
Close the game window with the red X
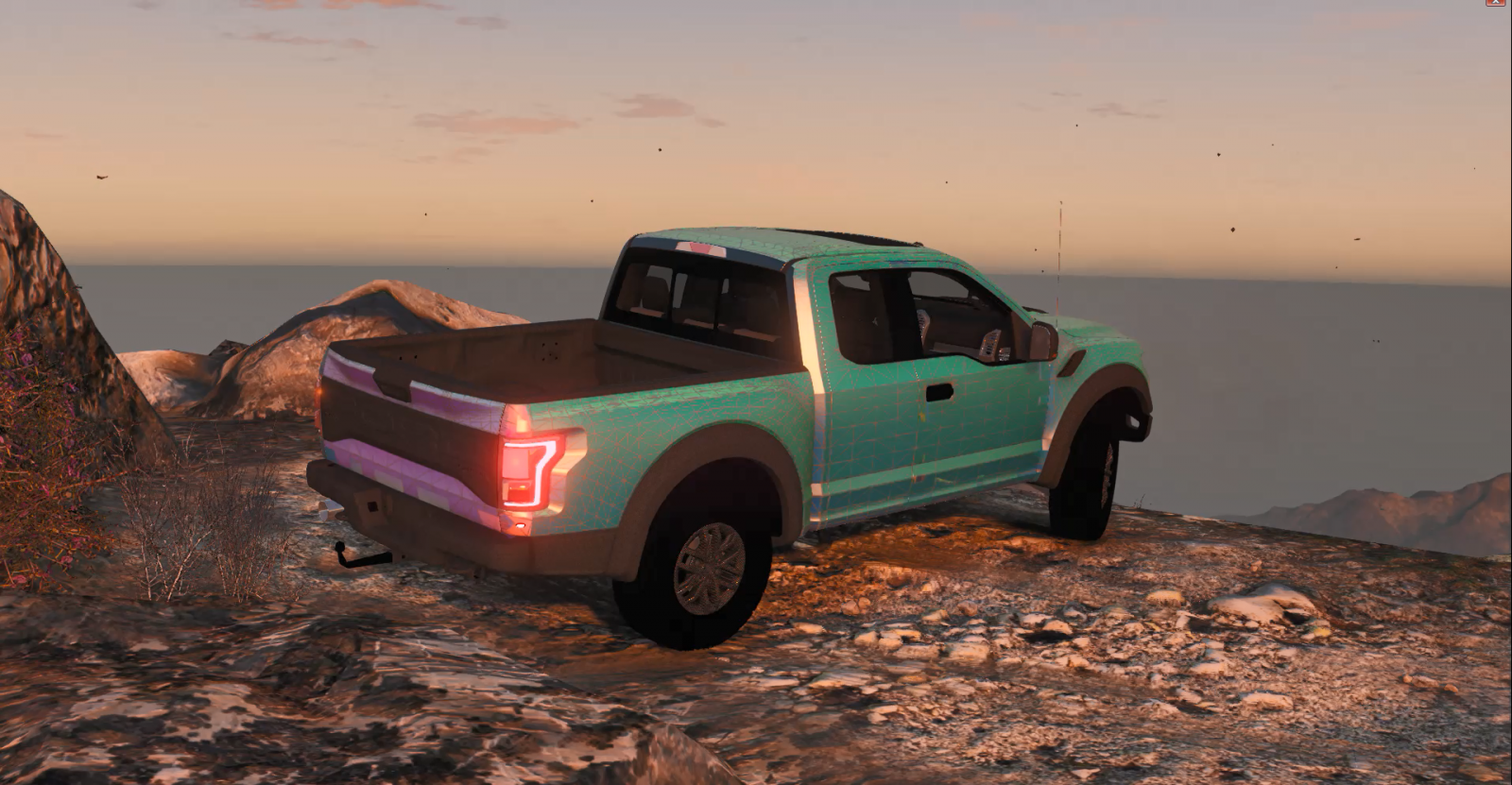tap(1495, 3)
